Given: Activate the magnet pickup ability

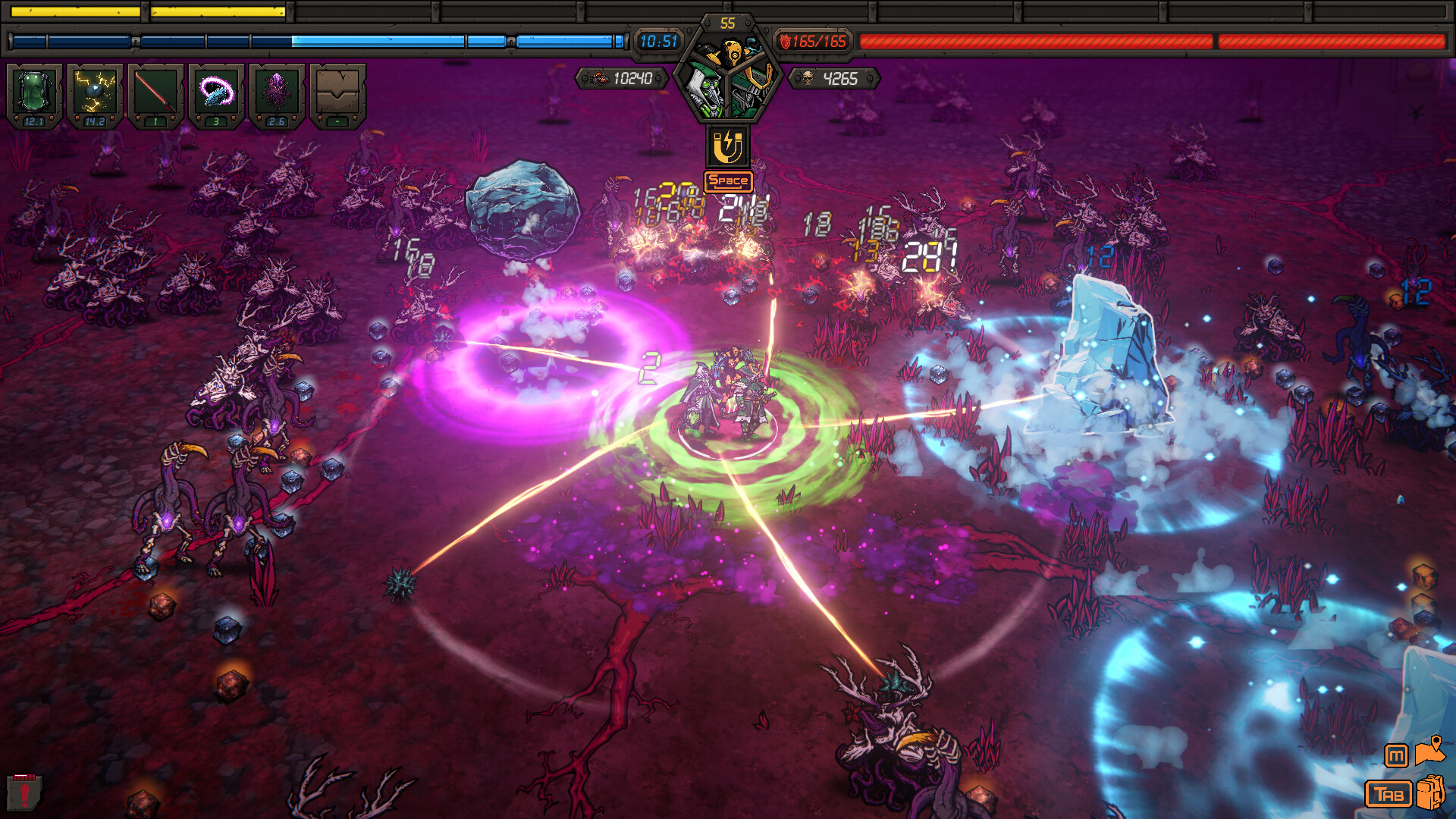Looking at the screenshot, I should tap(728, 144).
